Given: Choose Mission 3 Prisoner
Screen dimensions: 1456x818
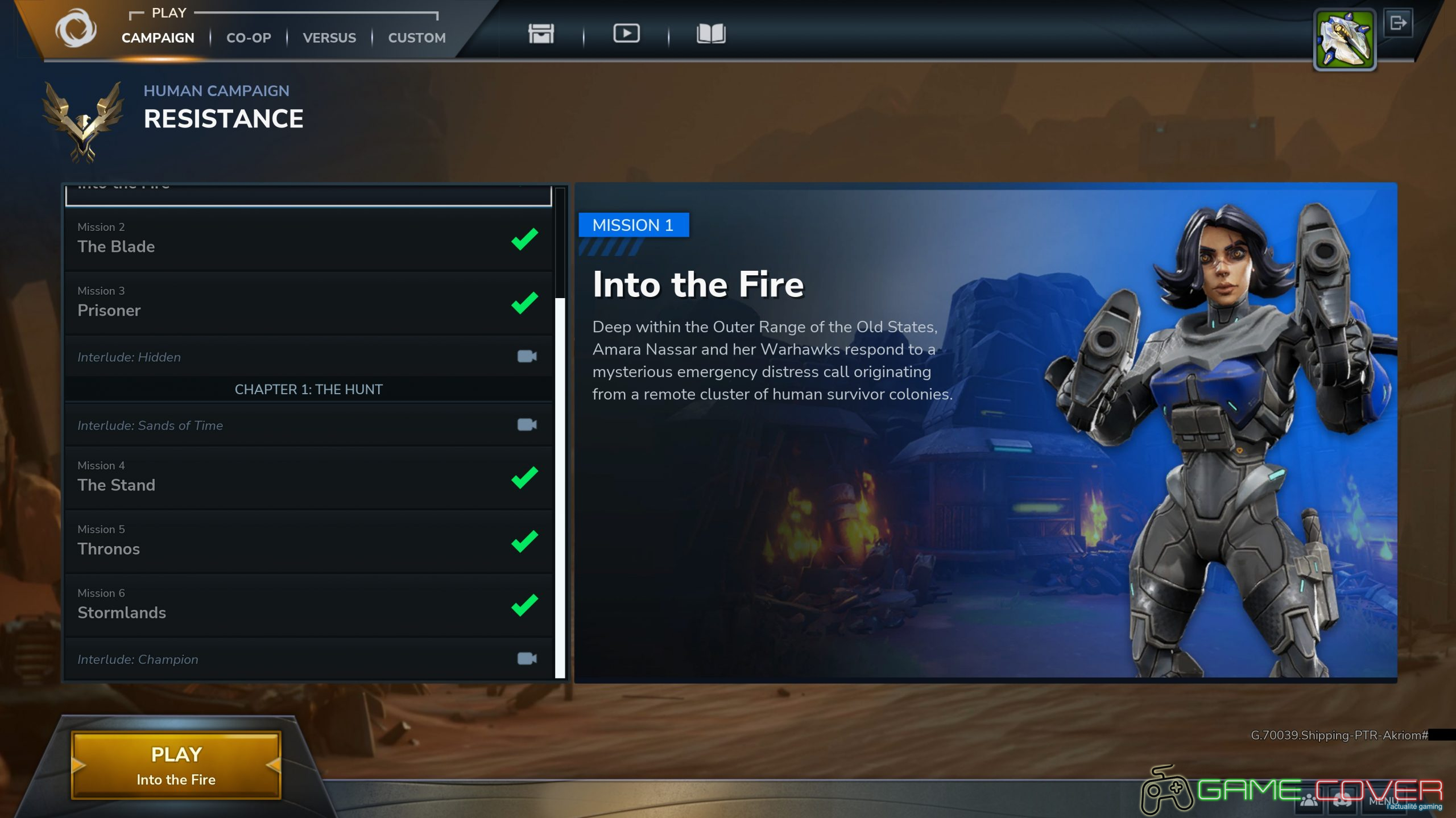Looking at the screenshot, I should (x=308, y=303).
